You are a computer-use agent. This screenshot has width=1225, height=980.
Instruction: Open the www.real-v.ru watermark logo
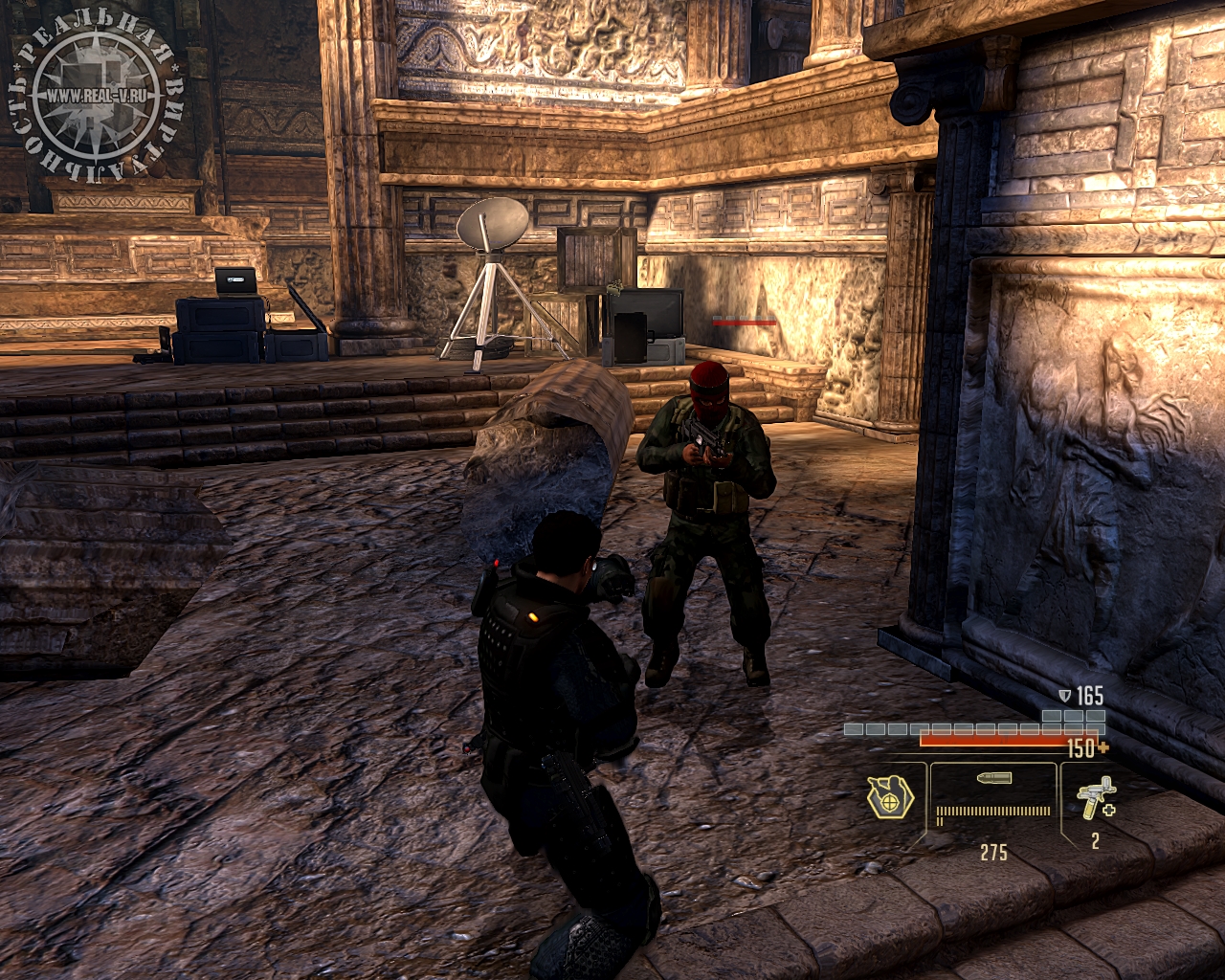click(96, 95)
